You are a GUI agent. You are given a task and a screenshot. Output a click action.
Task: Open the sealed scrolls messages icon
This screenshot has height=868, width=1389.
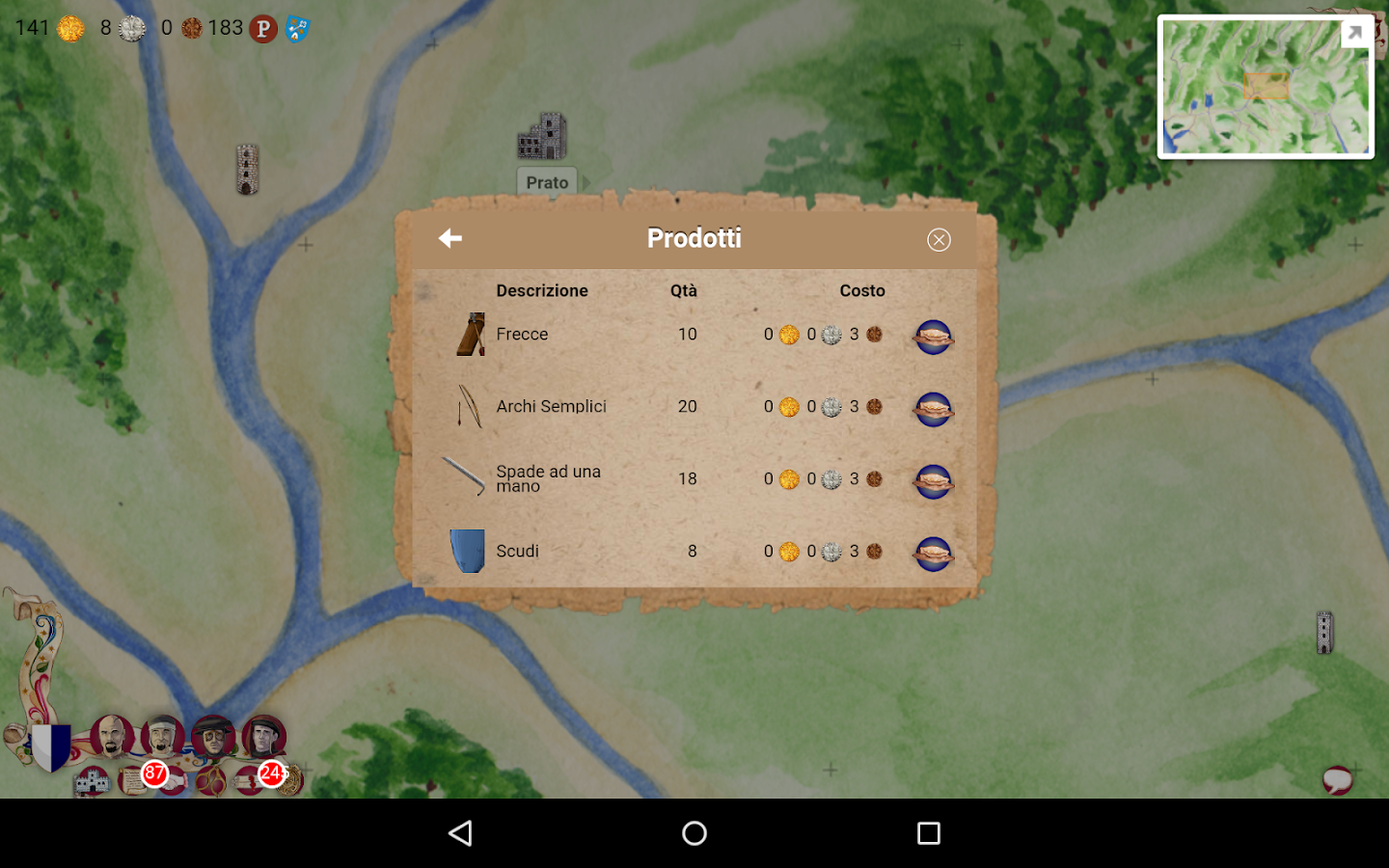click(248, 781)
